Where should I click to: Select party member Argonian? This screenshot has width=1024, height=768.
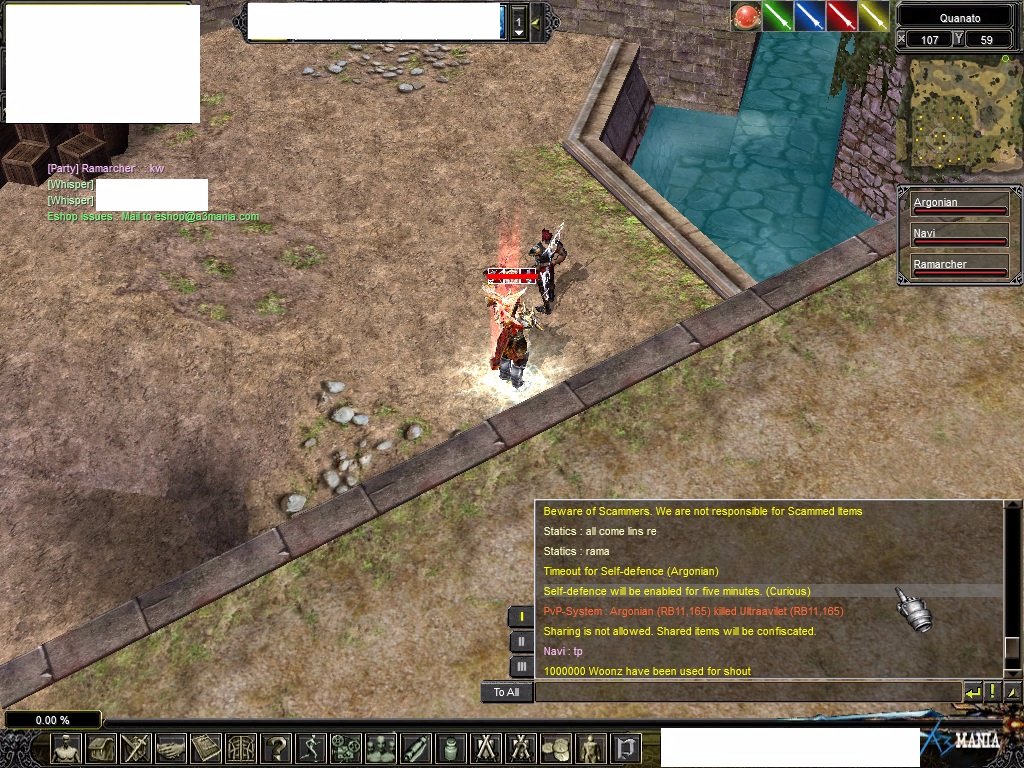pos(958,205)
